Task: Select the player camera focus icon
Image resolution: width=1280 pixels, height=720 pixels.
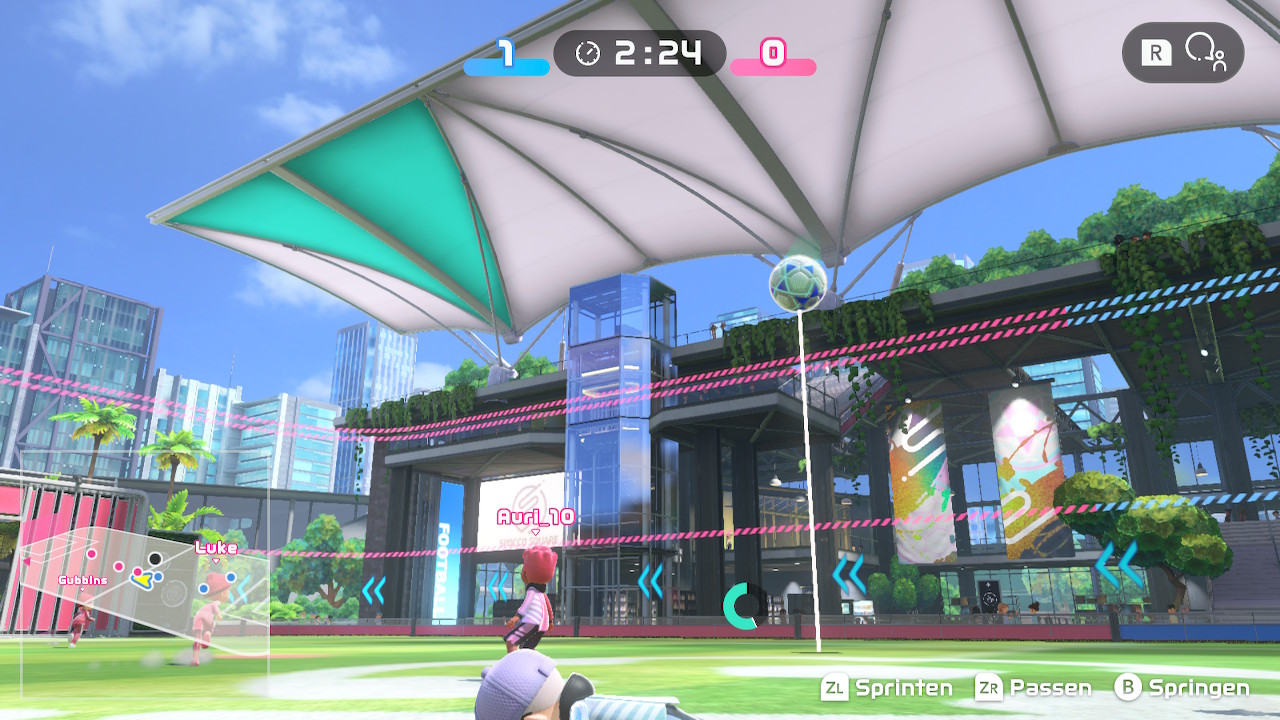Action: pos(1204,53)
